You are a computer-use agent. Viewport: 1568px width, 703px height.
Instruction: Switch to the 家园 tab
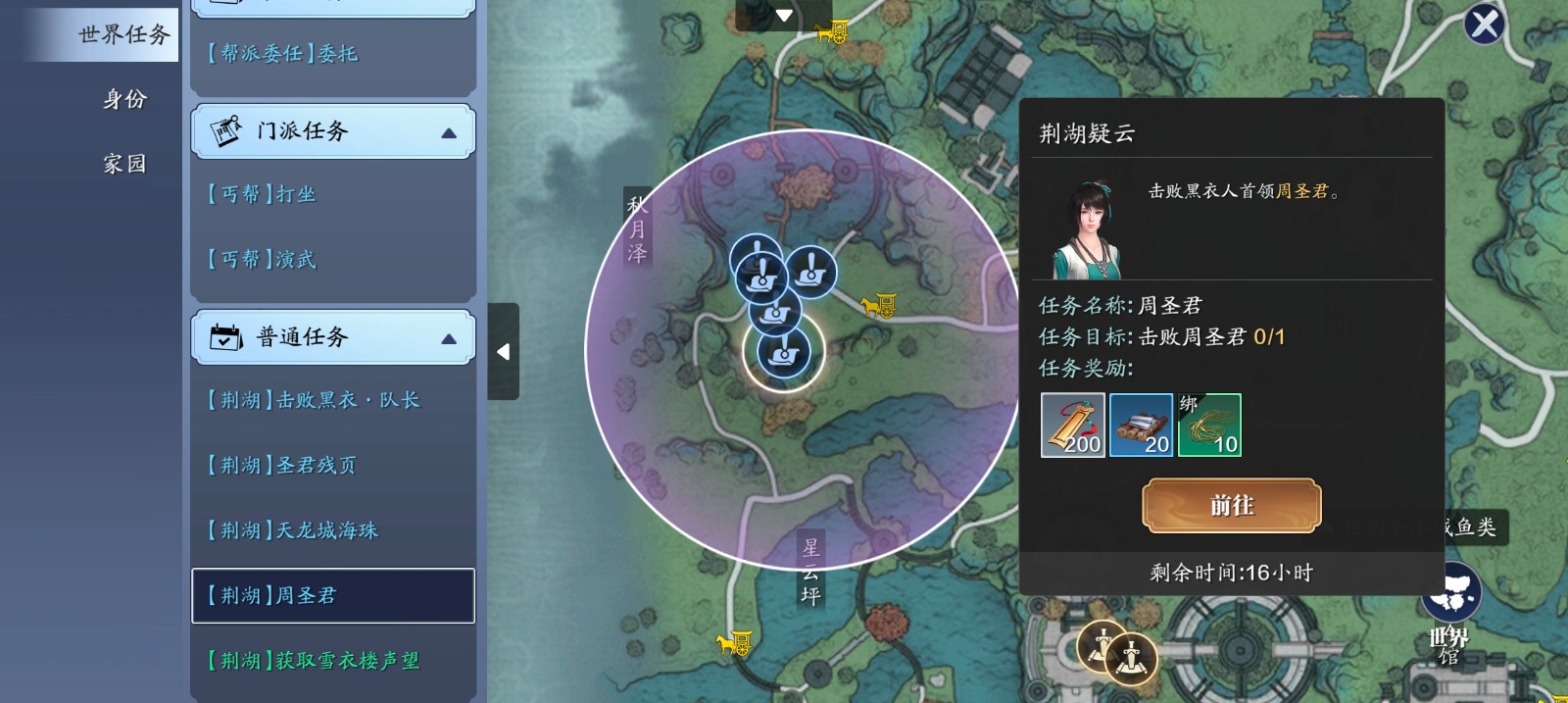[x=124, y=164]
